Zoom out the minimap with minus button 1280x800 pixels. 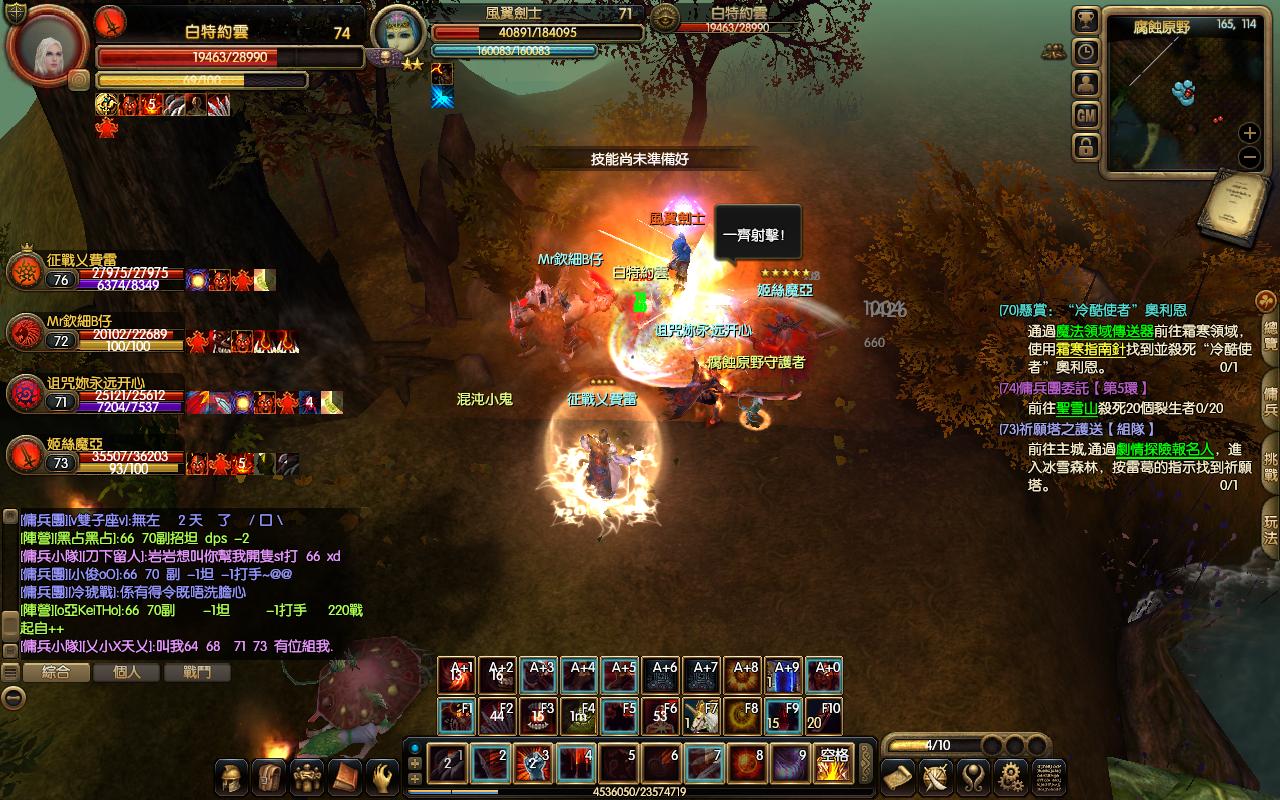click(x=1249, y=157)
